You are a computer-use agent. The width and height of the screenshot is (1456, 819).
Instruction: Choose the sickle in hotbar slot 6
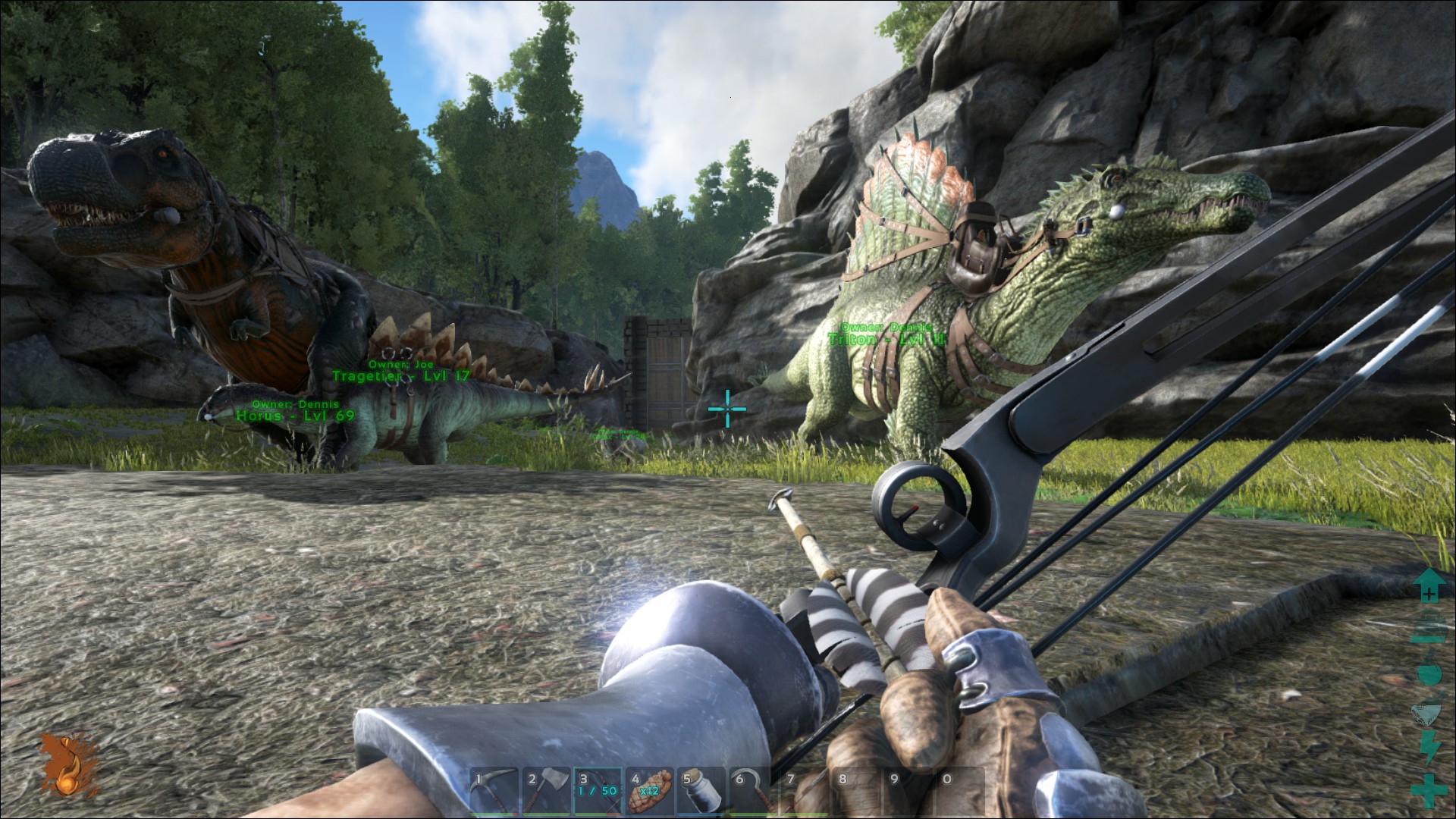(752, 791)
